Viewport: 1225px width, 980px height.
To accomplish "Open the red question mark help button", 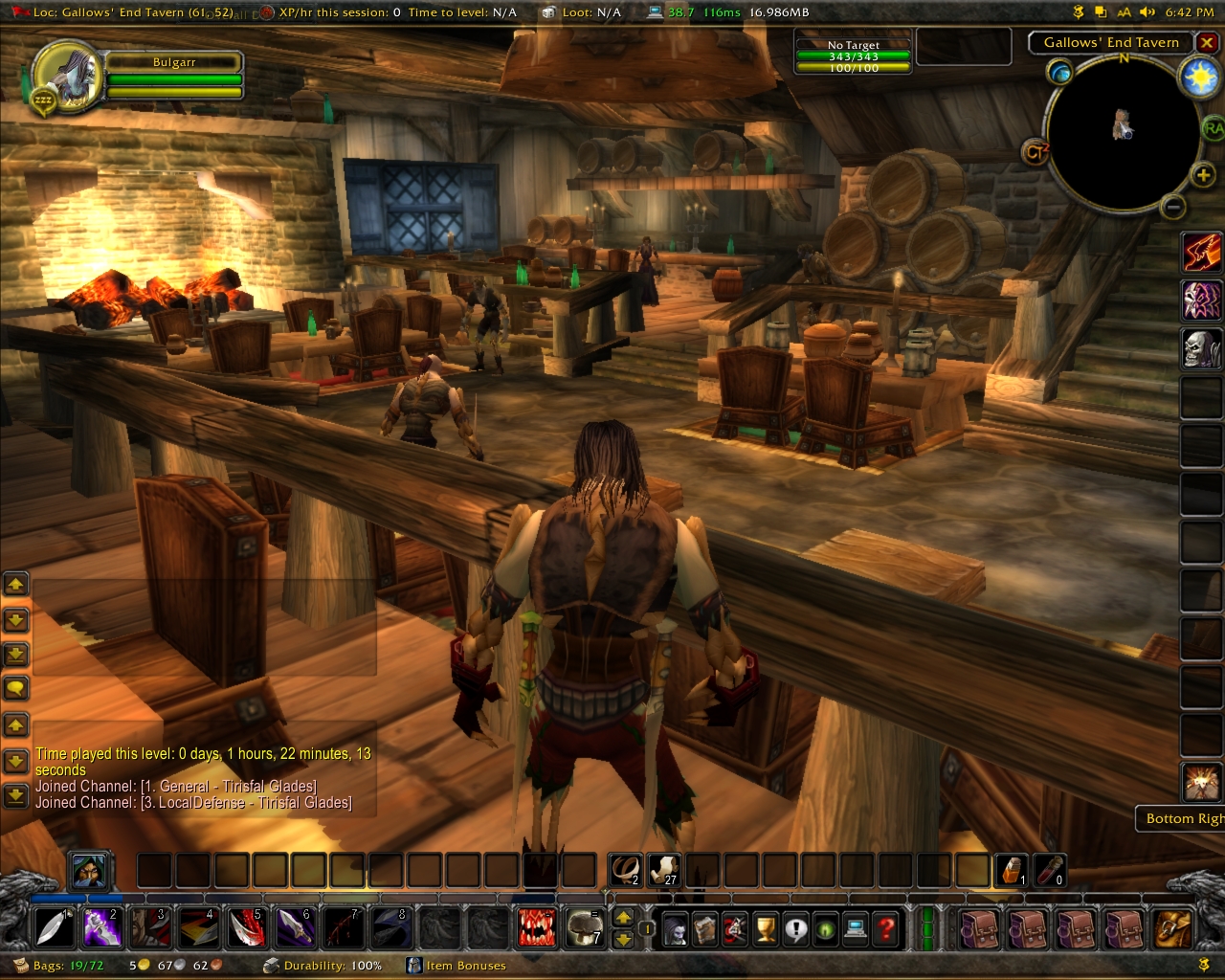I will pos(886,929).
